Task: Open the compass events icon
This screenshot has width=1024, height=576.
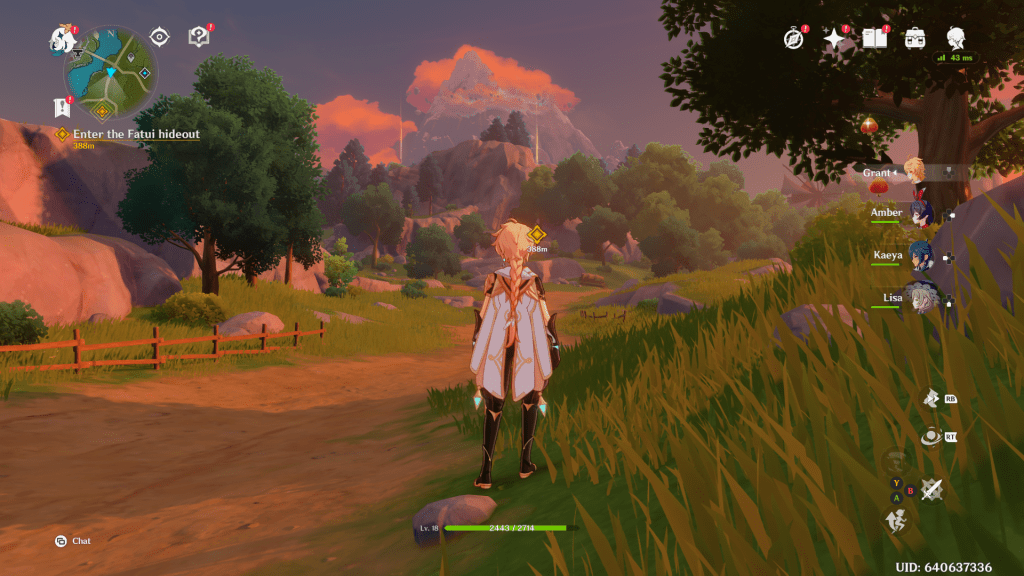Action: (794, 38)
